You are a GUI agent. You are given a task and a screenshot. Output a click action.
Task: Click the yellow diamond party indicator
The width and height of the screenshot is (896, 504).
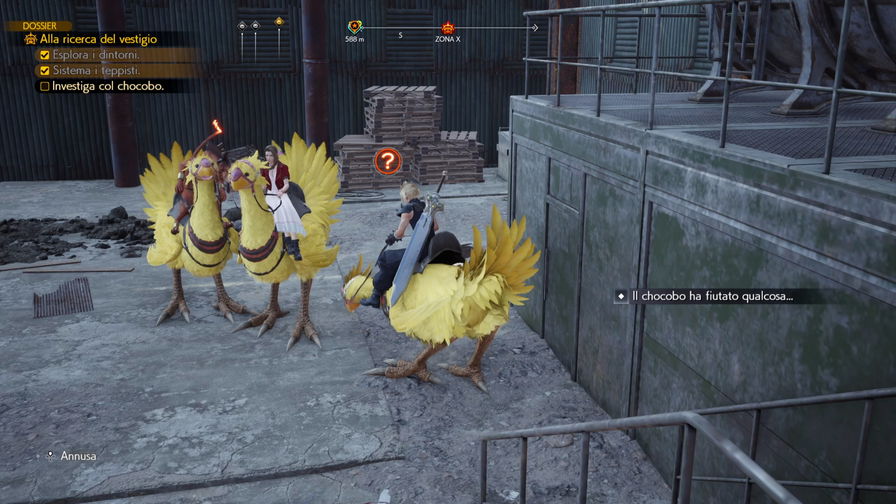tap(279, 21)
